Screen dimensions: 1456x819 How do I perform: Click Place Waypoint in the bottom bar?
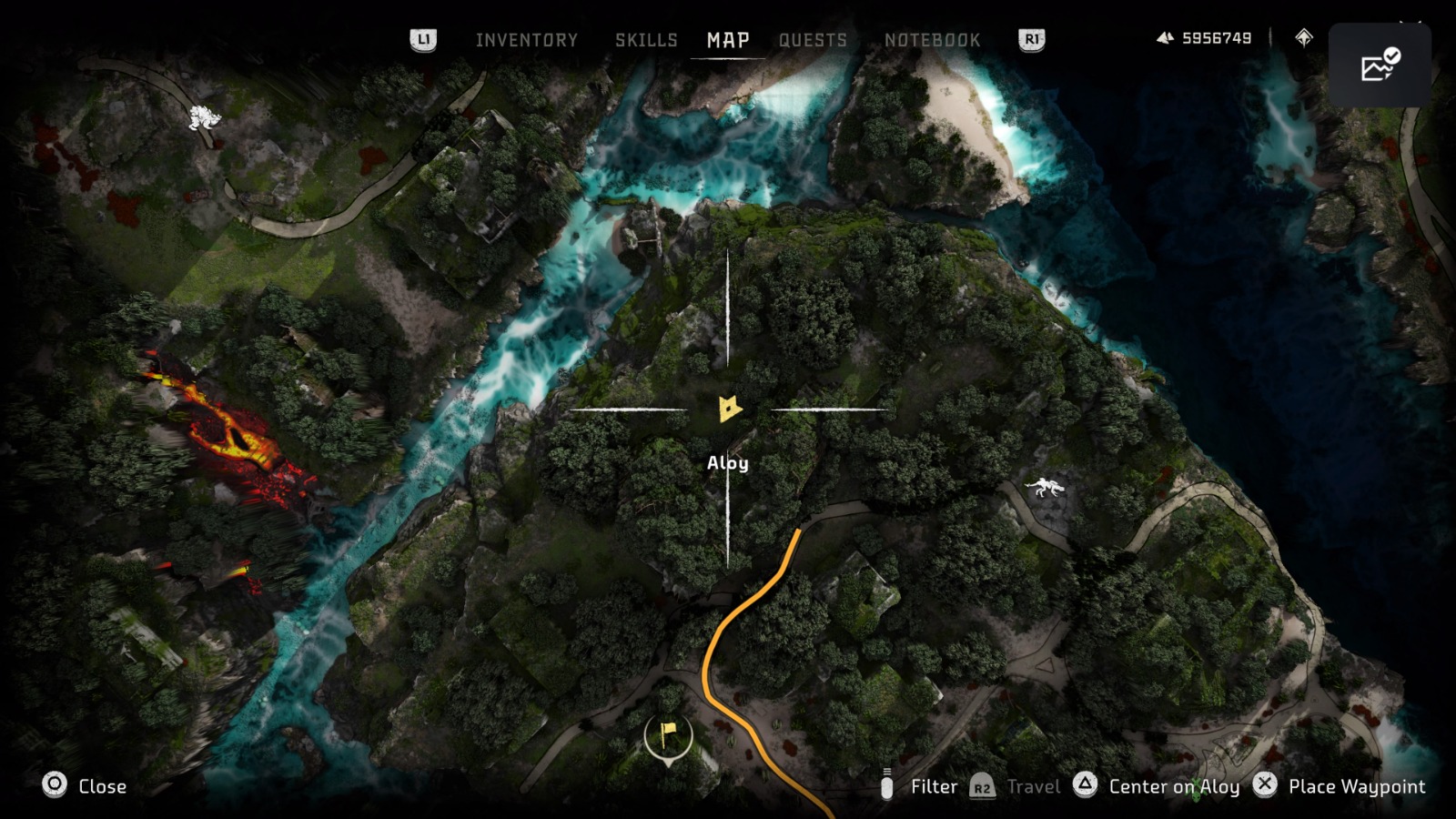point(1357,786)
